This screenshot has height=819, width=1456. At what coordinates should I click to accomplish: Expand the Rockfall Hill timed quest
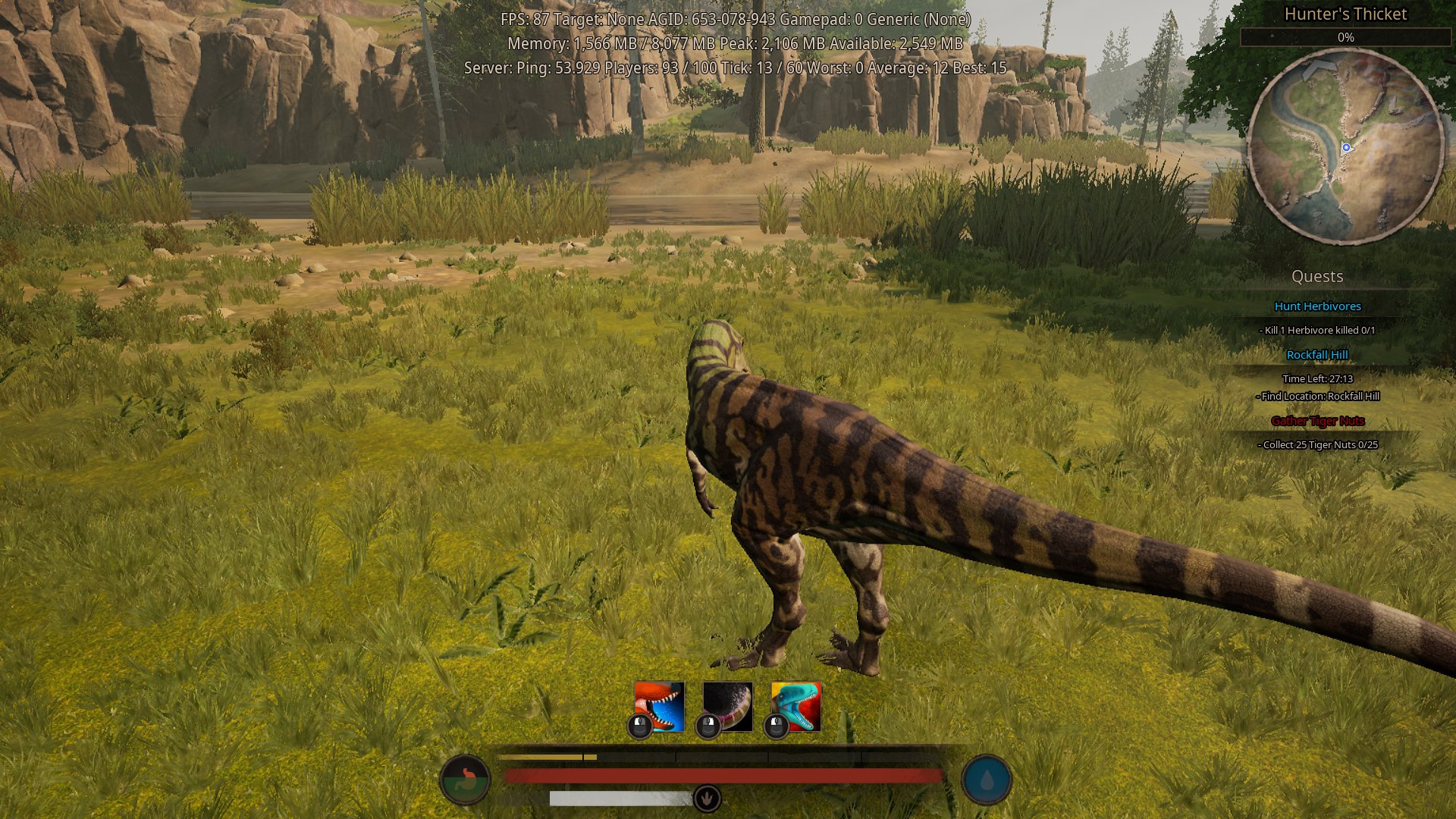[1319, 354]
